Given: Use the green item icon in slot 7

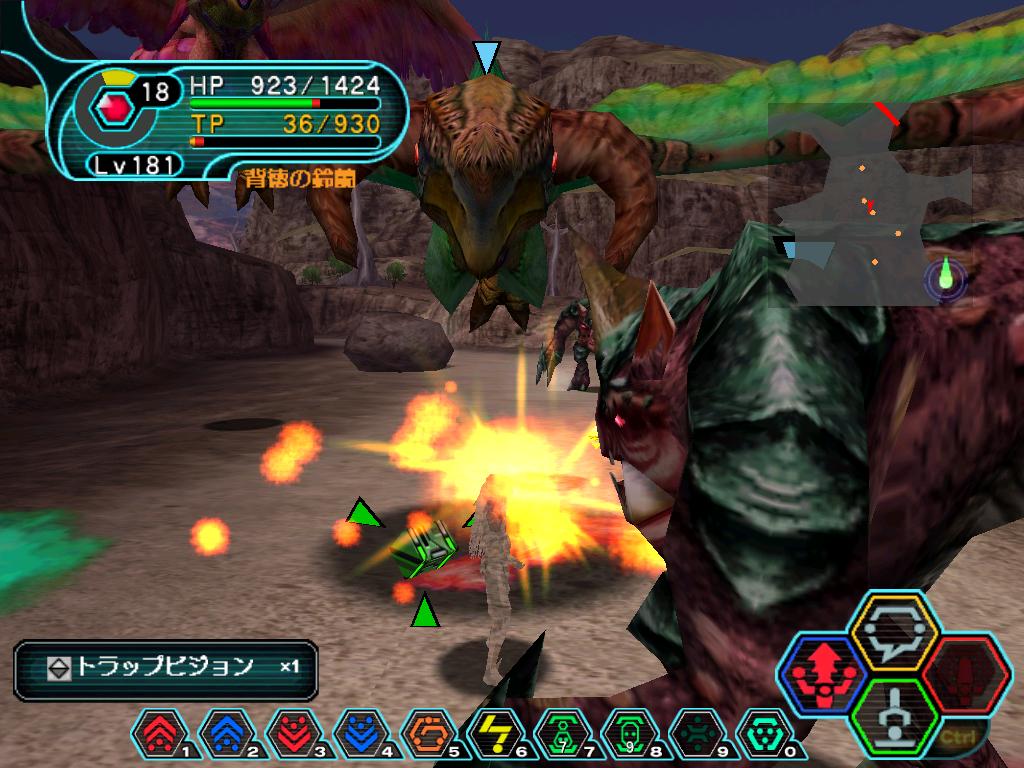Looking at the screenshot, I should pos(561,735).
